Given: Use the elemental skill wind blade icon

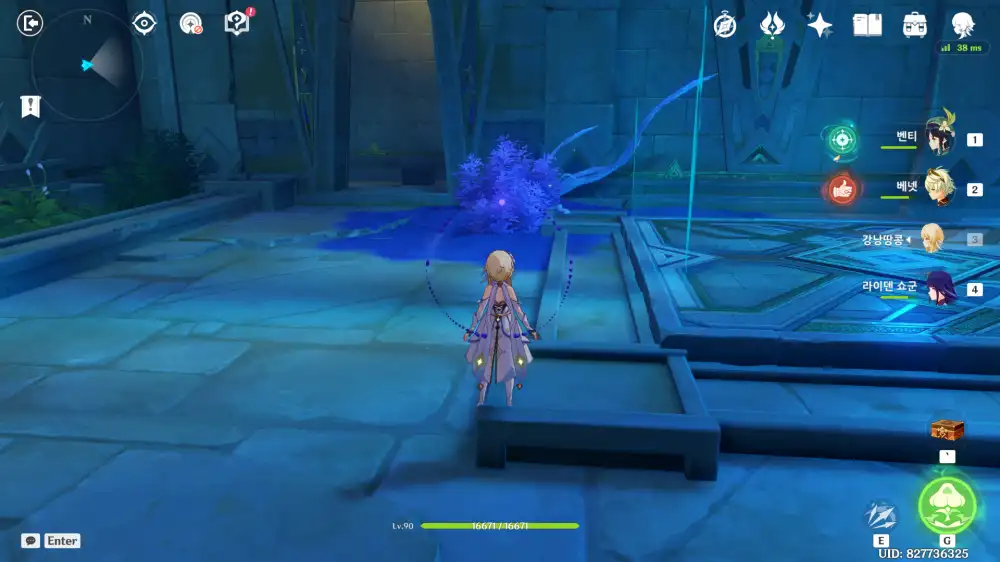Looking at the screenshot, I should 880,516.
